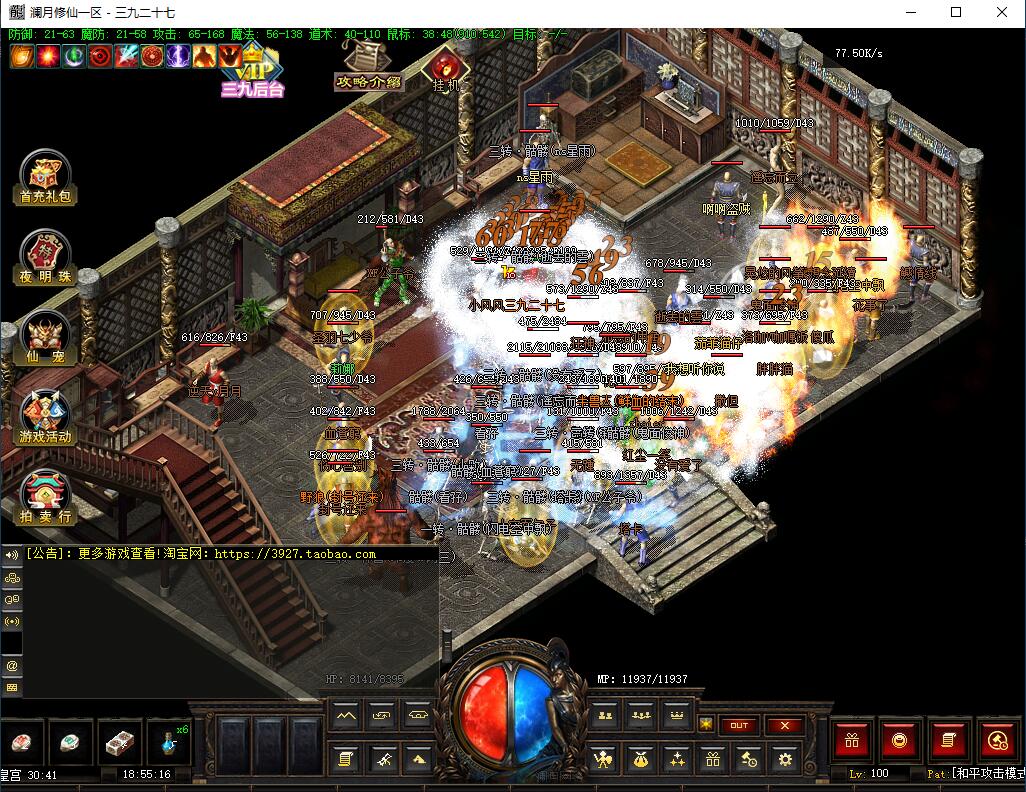
Task: Click the crown button on the bottom bar
Action: pos(677,716)
